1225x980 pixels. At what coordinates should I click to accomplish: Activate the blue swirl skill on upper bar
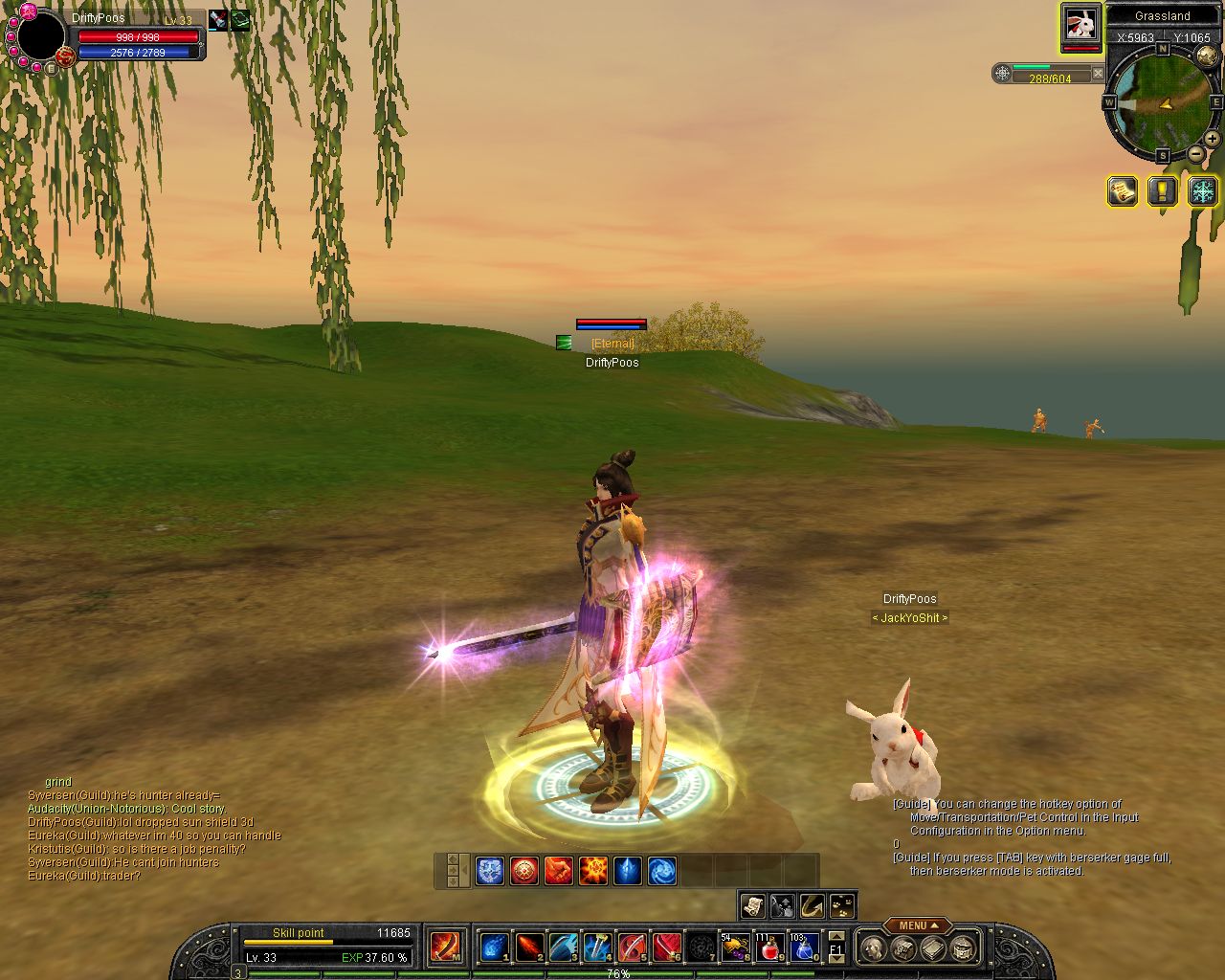[x=662, y=871]
